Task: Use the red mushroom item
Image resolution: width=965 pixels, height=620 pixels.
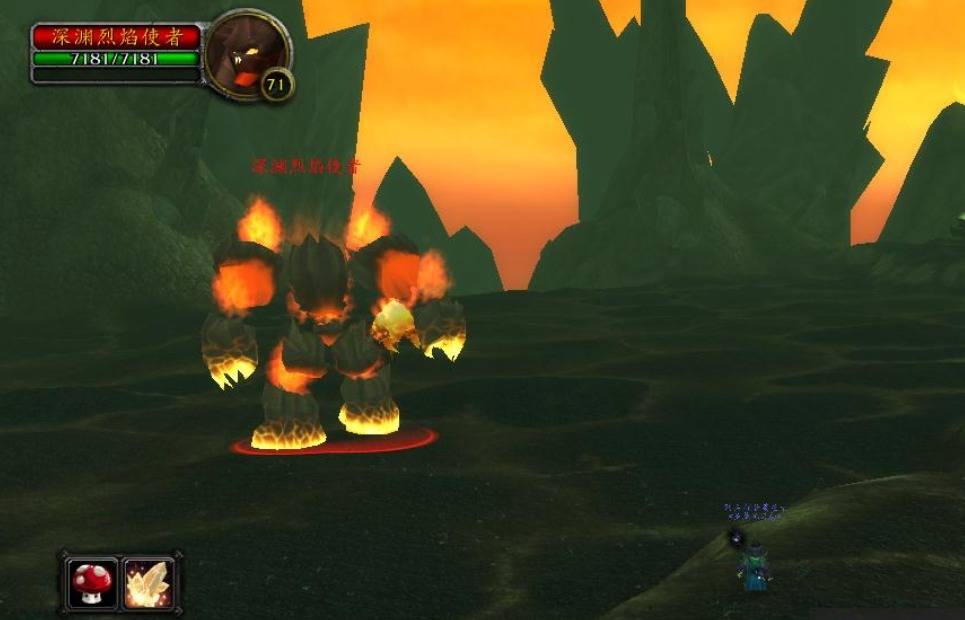Action: [92, 583]
